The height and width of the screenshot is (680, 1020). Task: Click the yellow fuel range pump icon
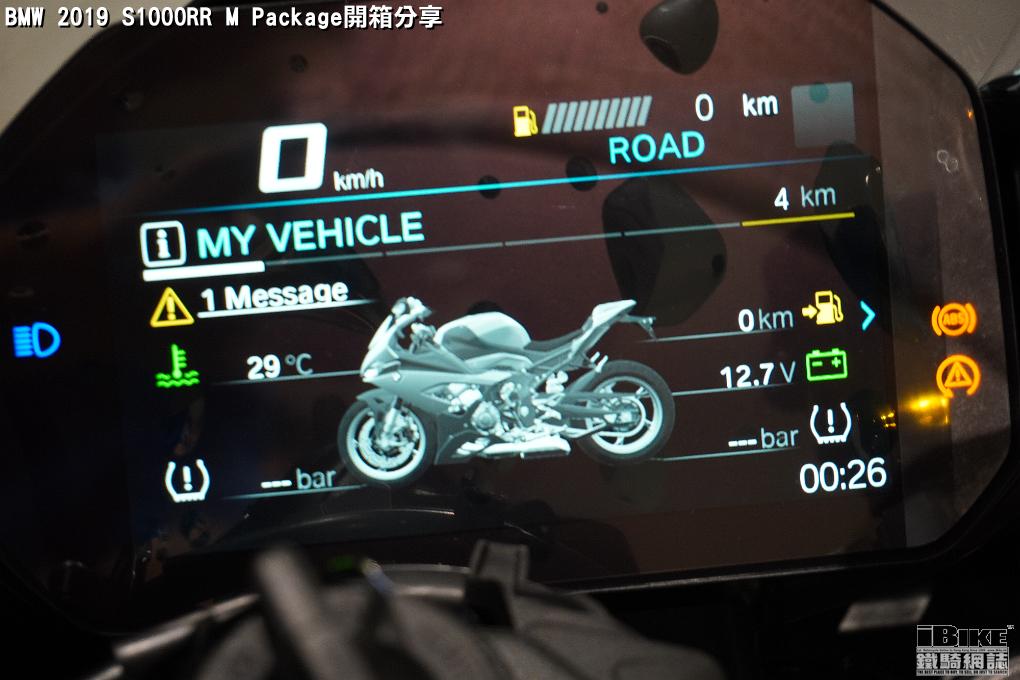tap(823, 309)
